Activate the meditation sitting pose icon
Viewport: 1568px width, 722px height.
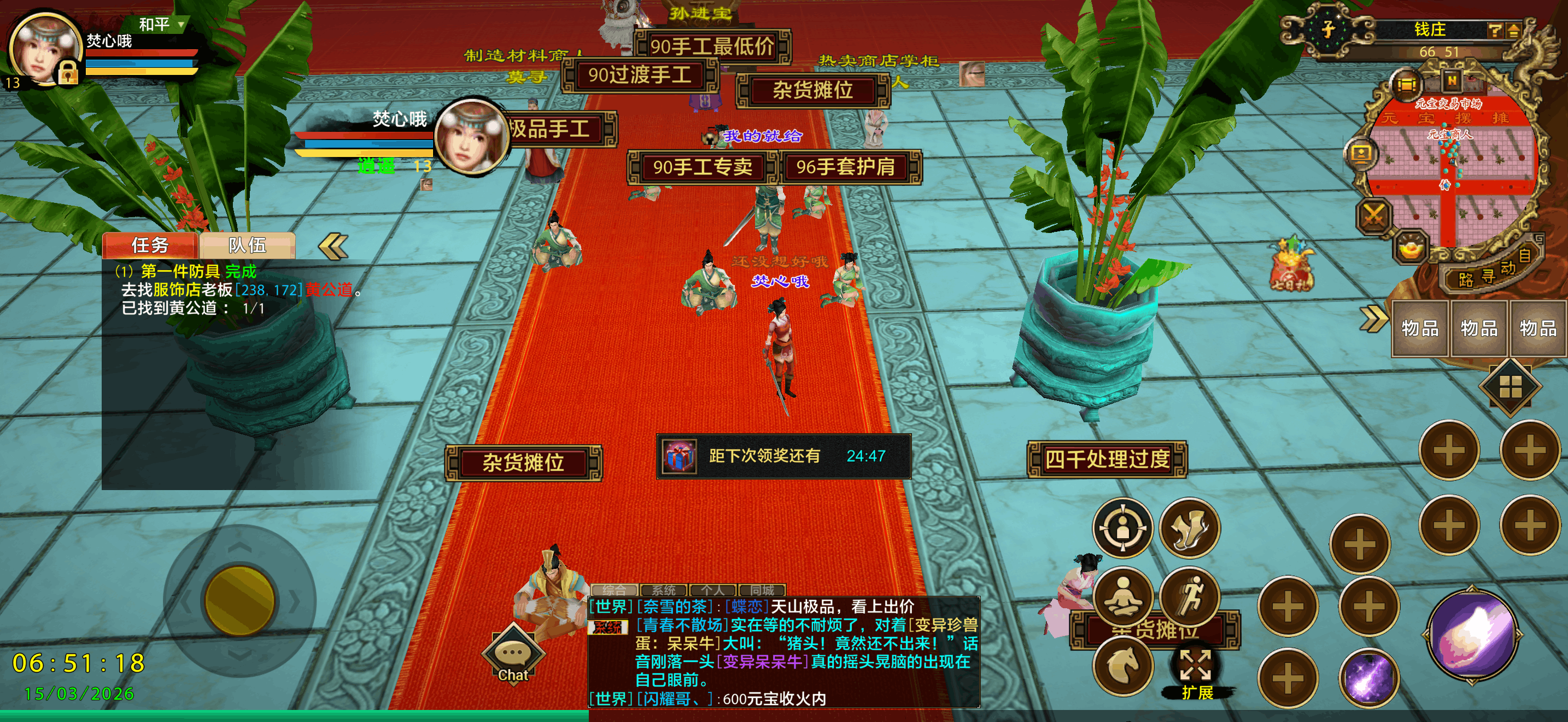1123,595
